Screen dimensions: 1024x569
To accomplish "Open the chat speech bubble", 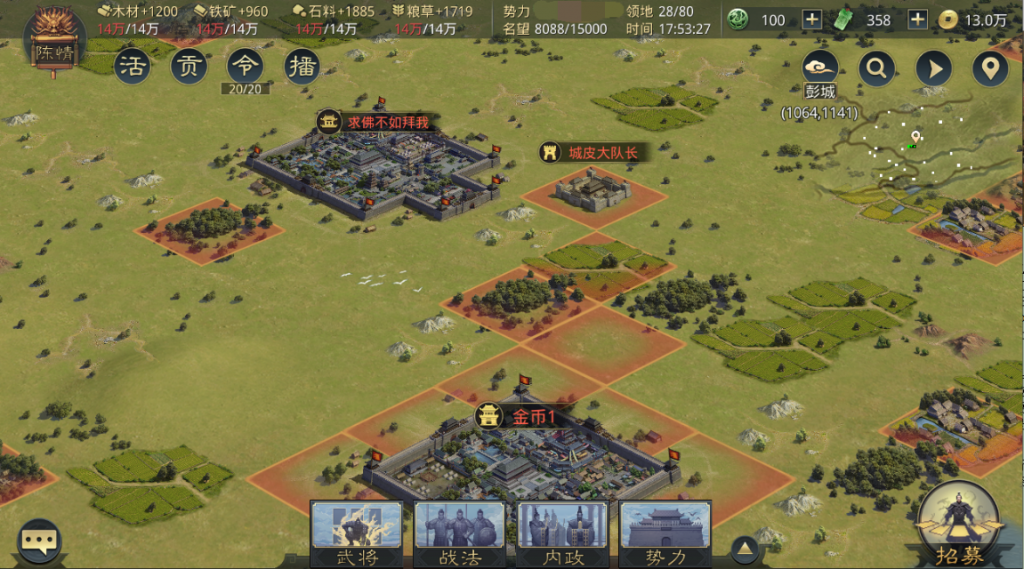I will 40,541.
